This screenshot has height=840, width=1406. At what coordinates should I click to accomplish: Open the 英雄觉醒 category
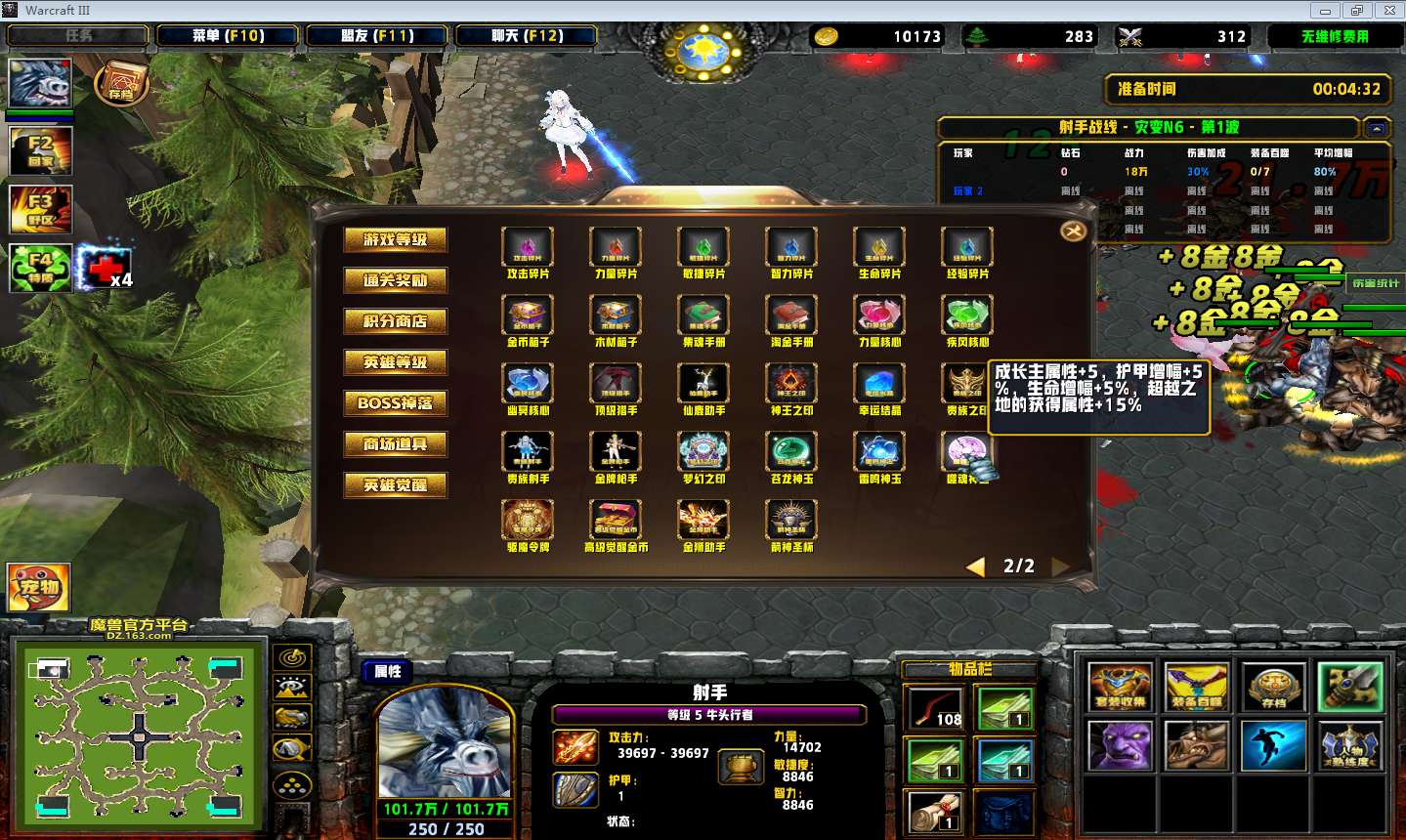(395, 485)
